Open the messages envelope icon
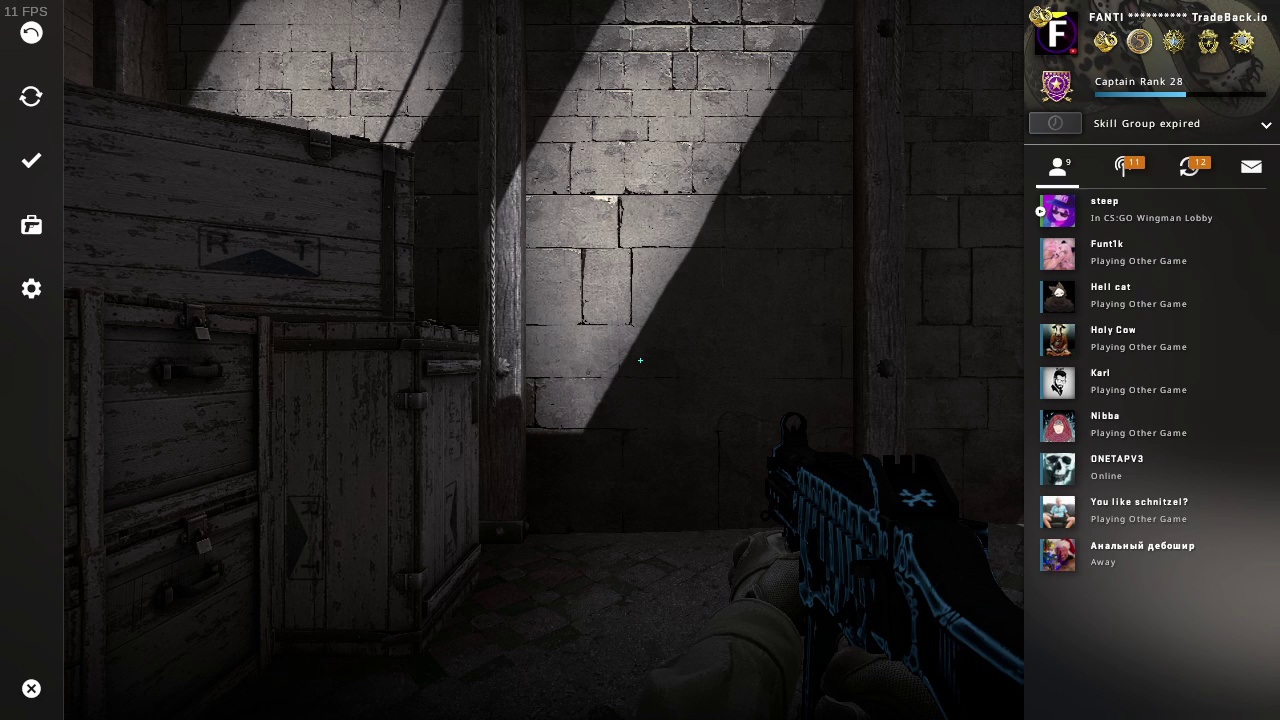 (1251, 166)
